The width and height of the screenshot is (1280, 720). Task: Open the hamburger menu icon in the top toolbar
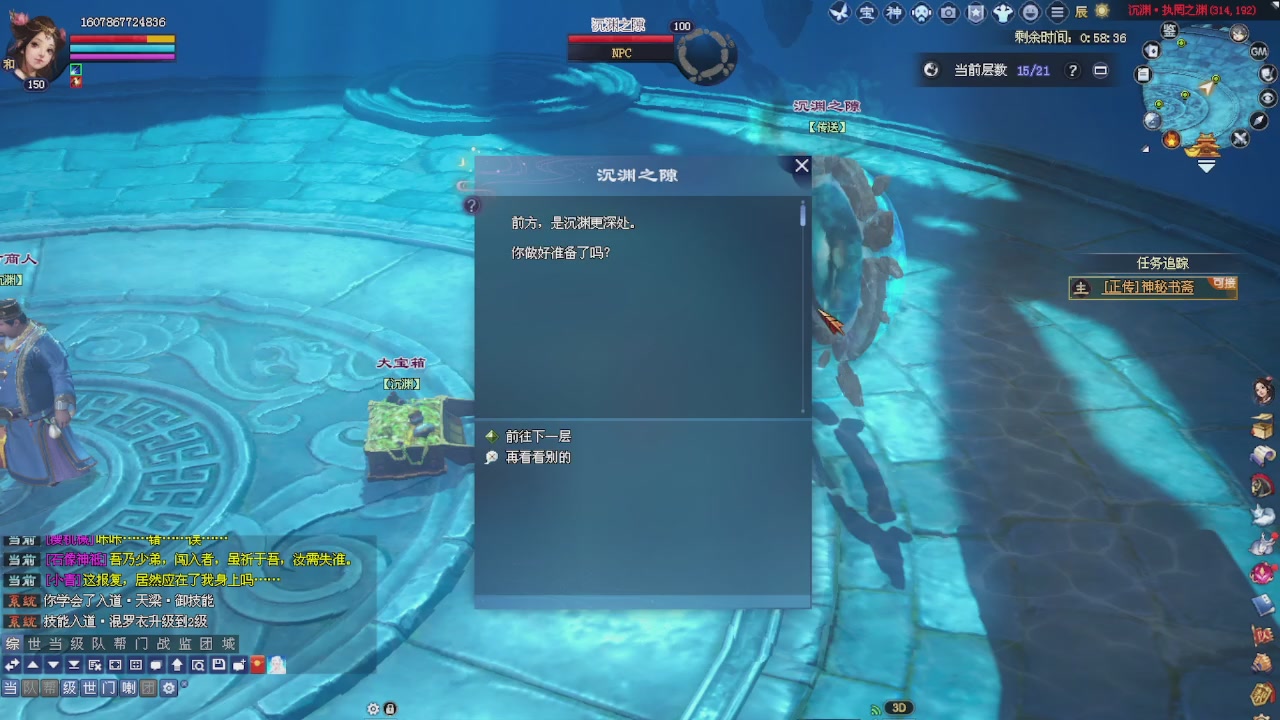tap(1058, 13)
